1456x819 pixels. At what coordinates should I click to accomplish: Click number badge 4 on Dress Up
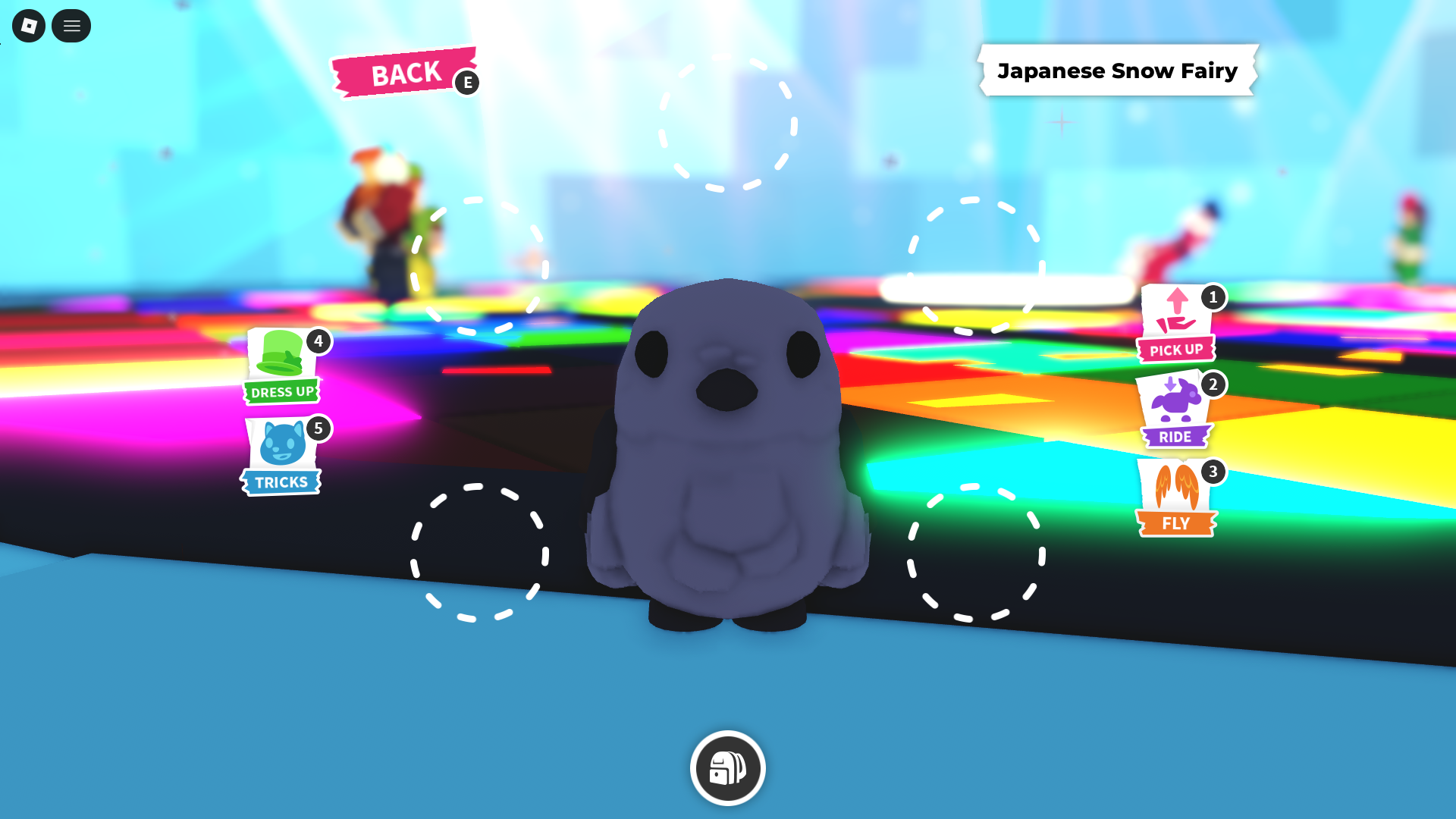318,341
